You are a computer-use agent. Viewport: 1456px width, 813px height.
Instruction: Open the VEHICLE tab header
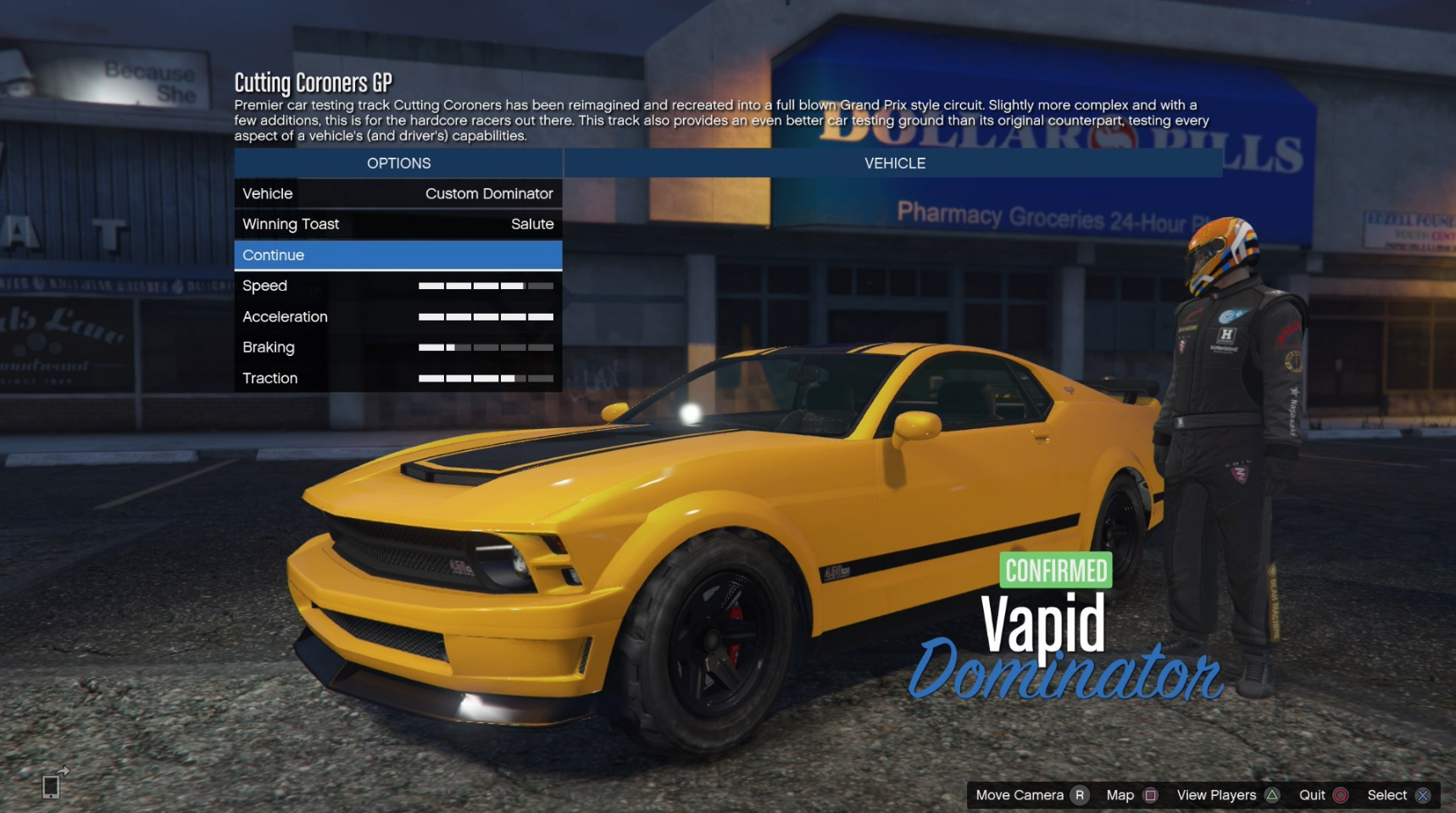[x=894, y=163]
